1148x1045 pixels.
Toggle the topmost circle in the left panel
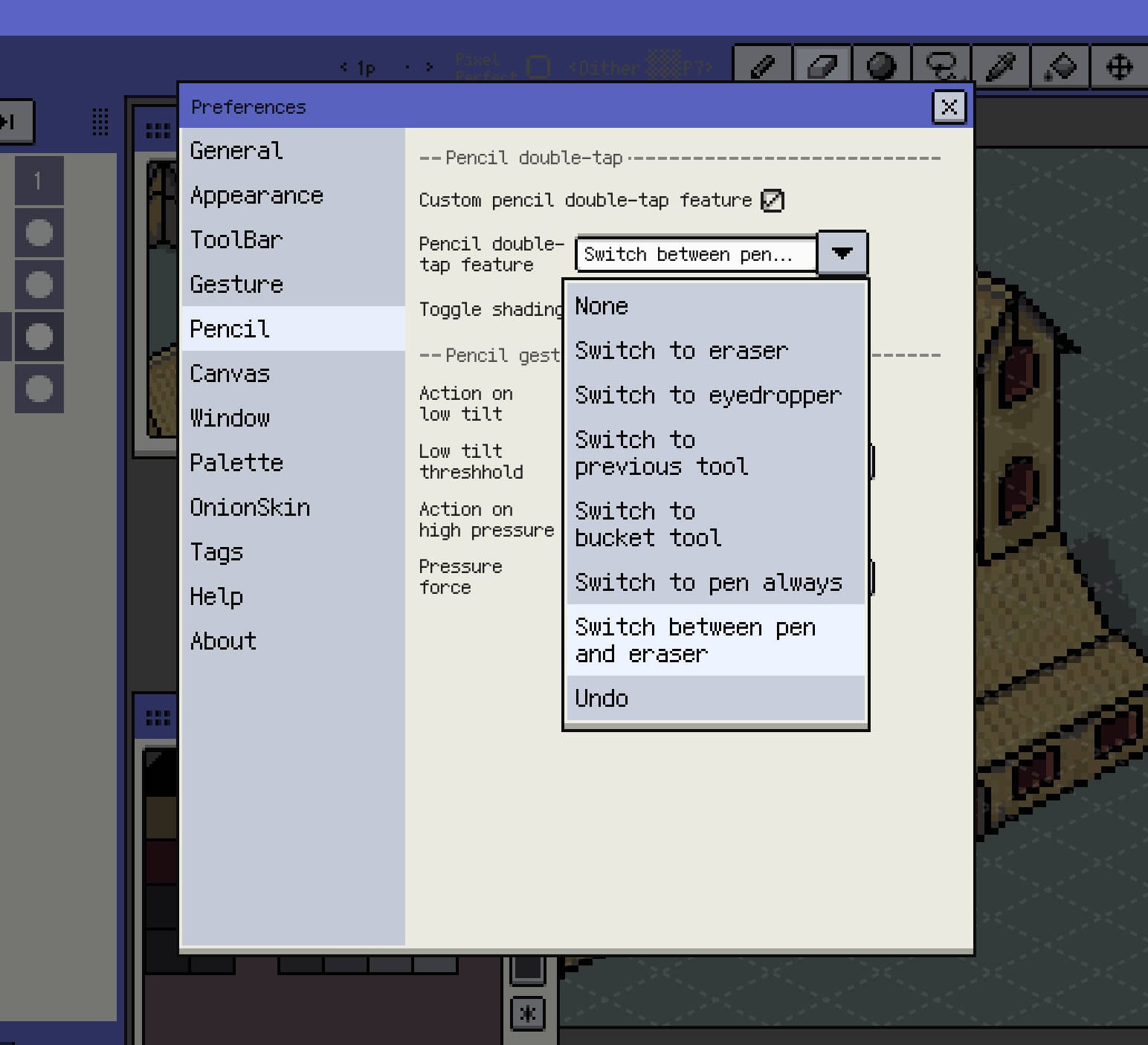39,233
